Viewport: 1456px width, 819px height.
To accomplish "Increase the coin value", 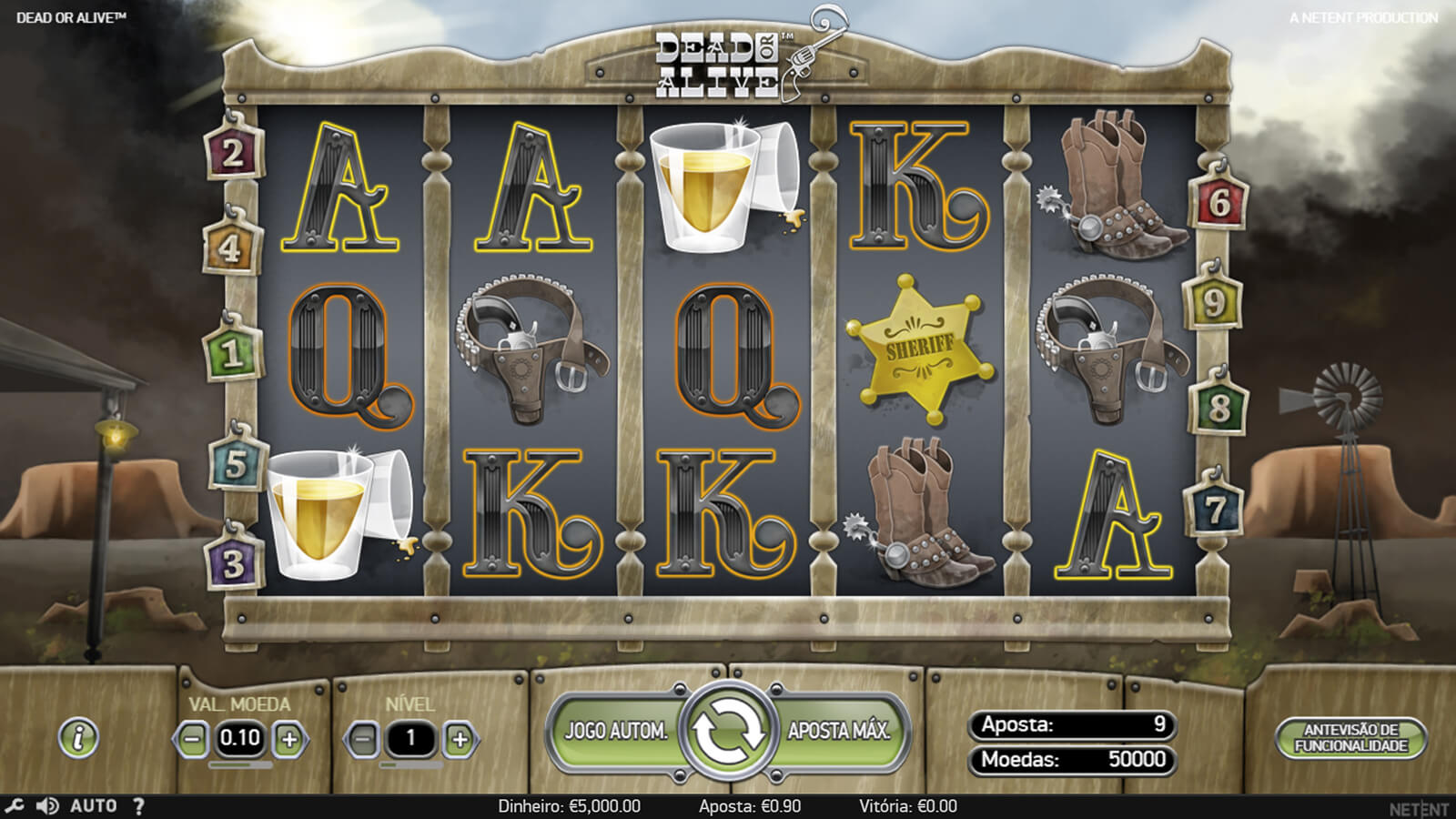I will [289, 739].
